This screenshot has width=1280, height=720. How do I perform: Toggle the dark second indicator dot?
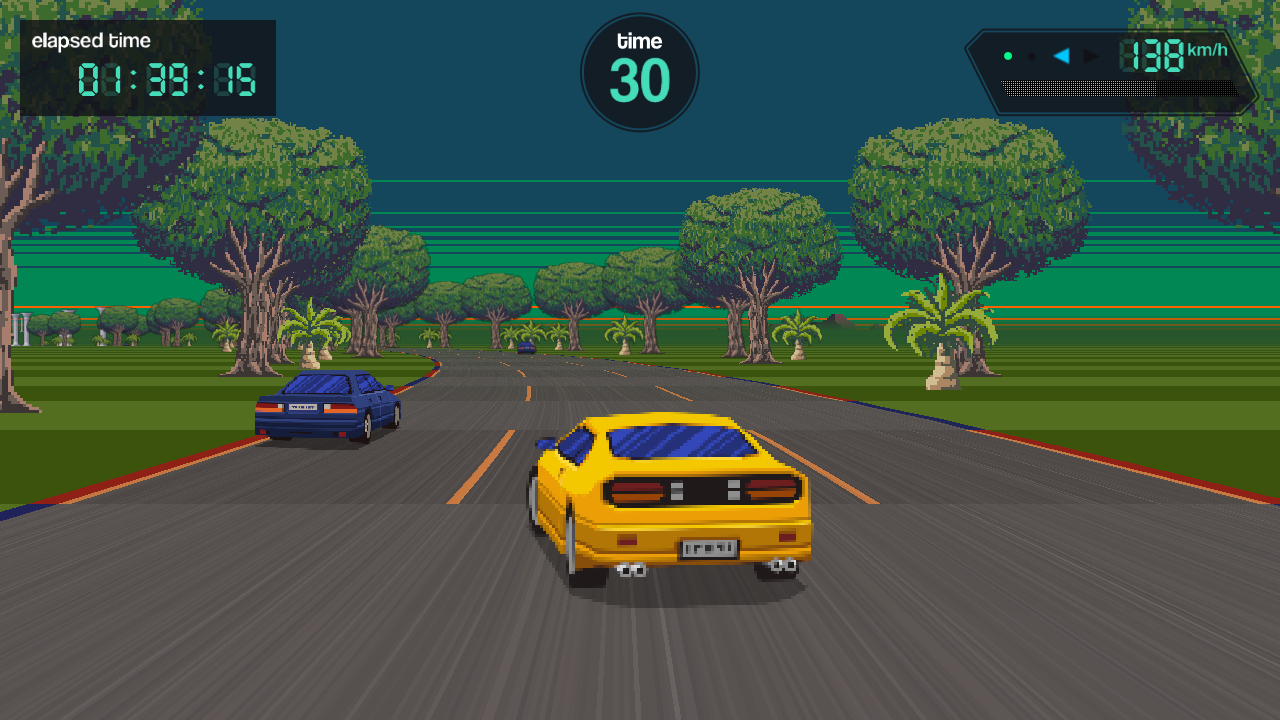pyautogui.click(x=1031, y=56)
